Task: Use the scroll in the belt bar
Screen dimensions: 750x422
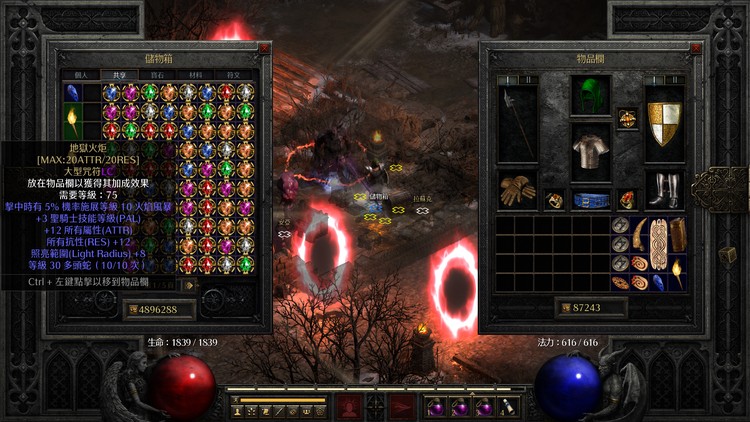Action: 510,407
